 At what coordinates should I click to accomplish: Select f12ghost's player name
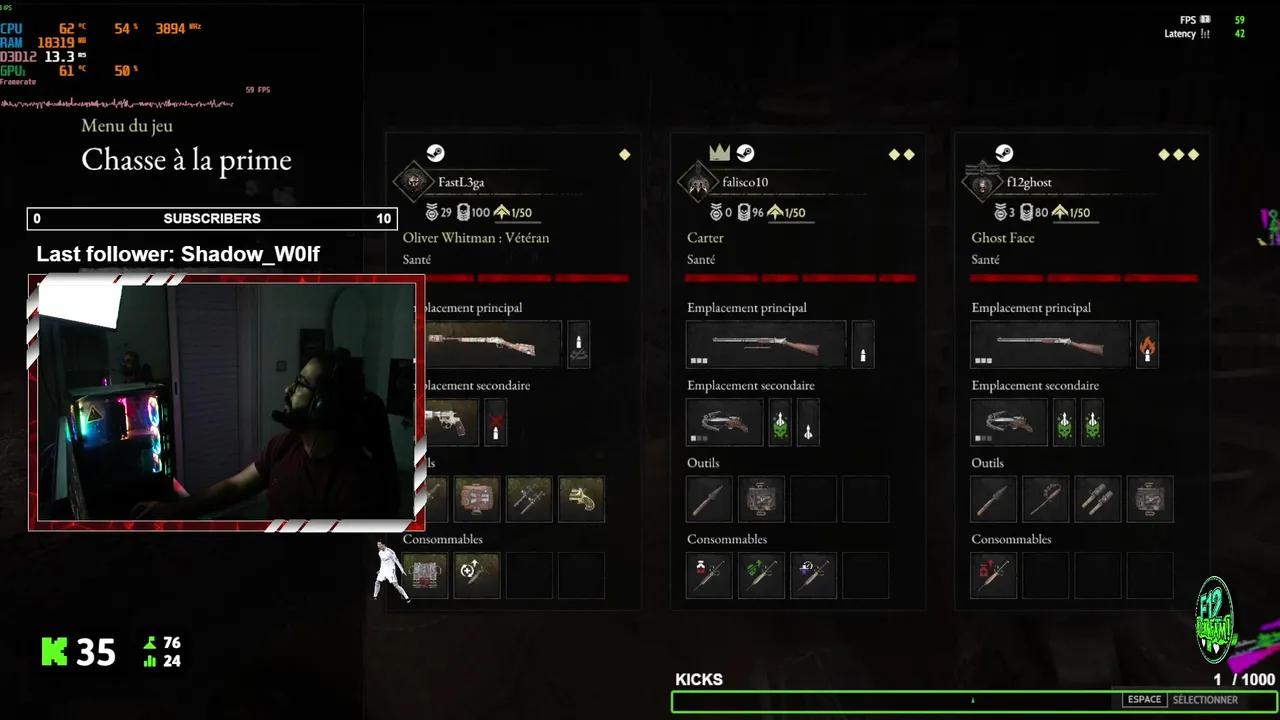point(1029,183)
